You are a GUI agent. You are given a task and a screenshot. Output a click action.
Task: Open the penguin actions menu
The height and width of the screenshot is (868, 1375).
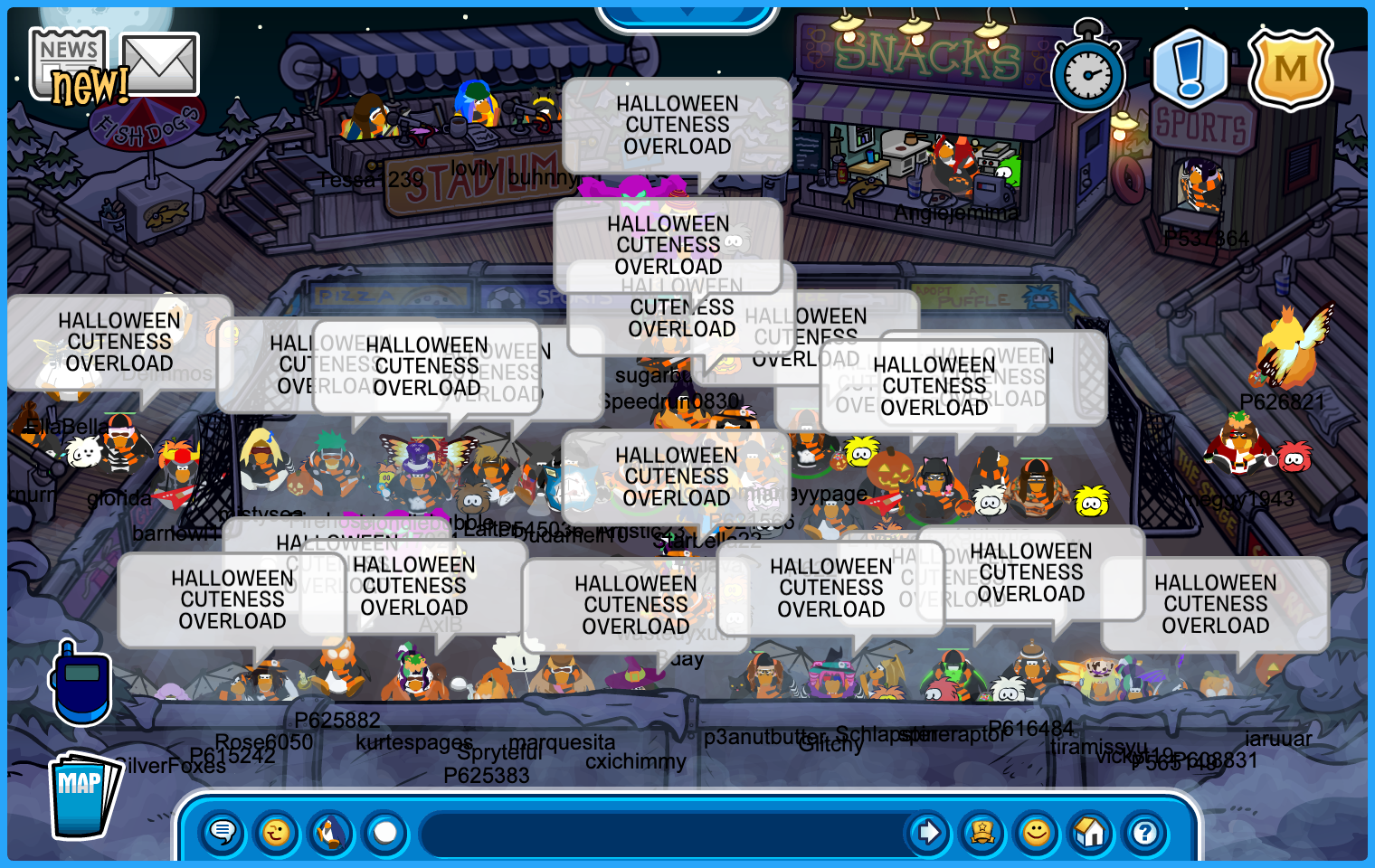(x=331, y=832)
